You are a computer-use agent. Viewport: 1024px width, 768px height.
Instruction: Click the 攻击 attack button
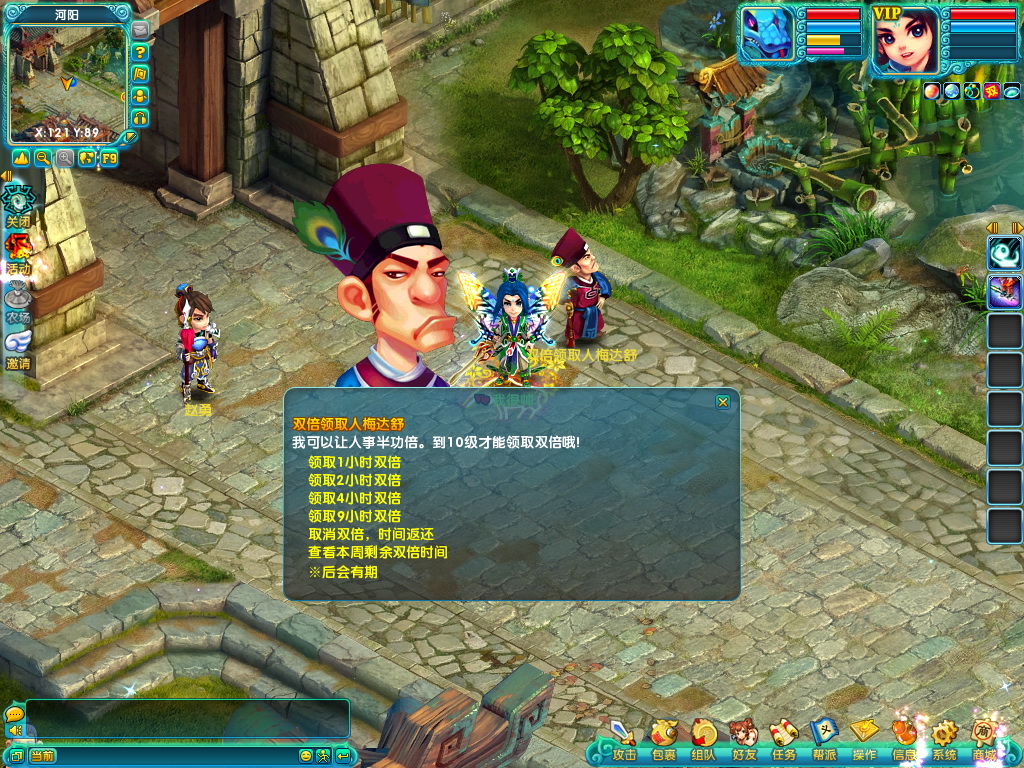[x=623, y=739]
